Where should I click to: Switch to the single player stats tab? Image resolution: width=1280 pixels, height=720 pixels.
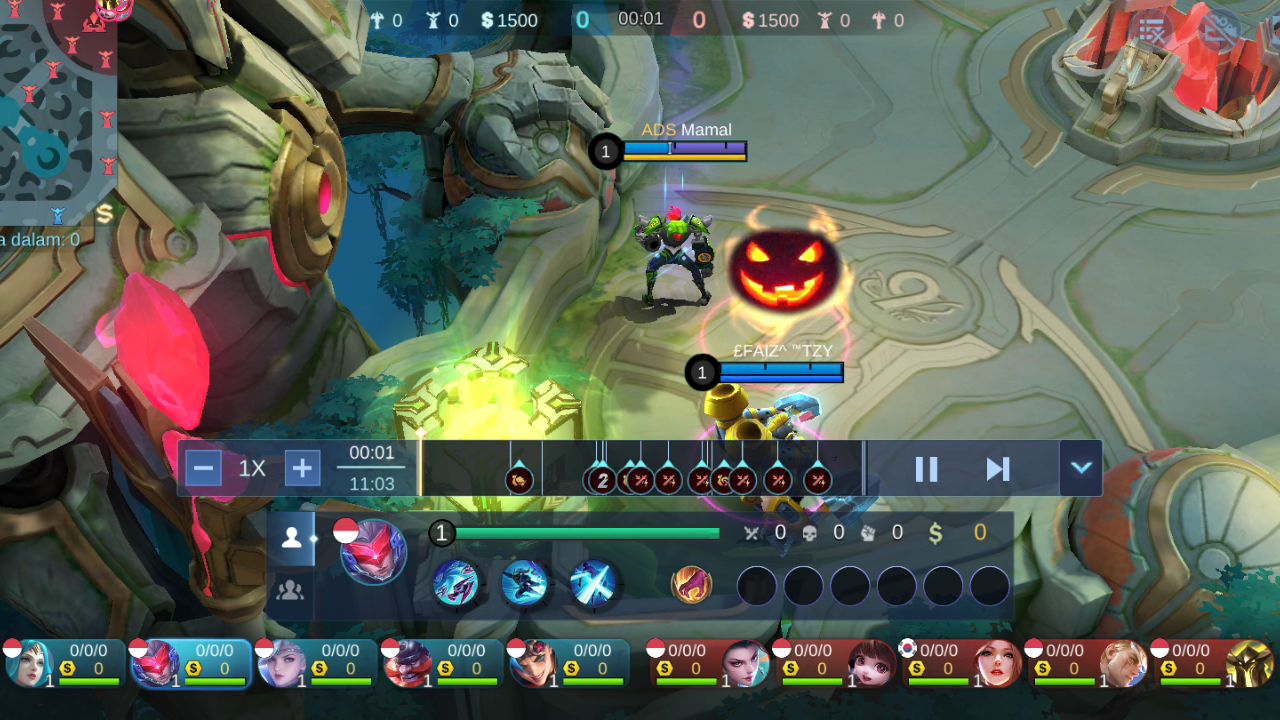(291, 538)
